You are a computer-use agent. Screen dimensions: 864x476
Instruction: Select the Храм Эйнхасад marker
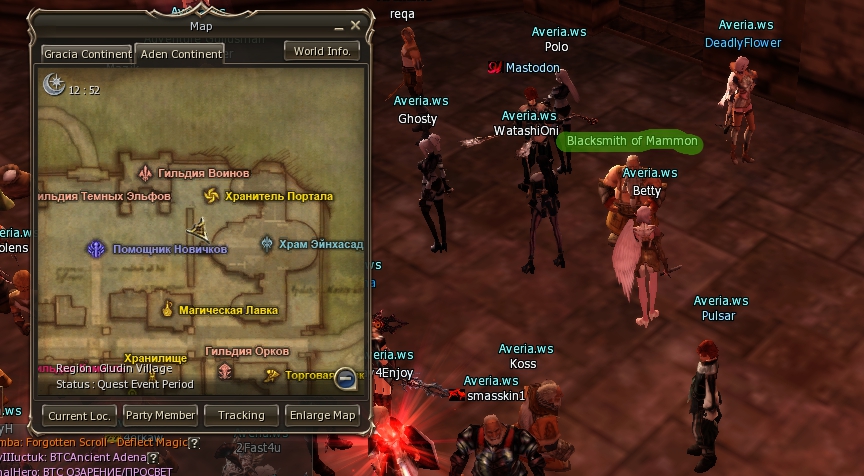pos(267,244)
